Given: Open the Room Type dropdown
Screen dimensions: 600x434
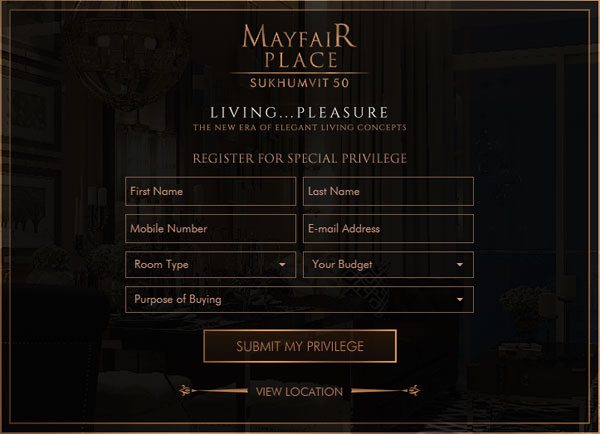Looking at the screenshot, I should [x=210, y=265].
